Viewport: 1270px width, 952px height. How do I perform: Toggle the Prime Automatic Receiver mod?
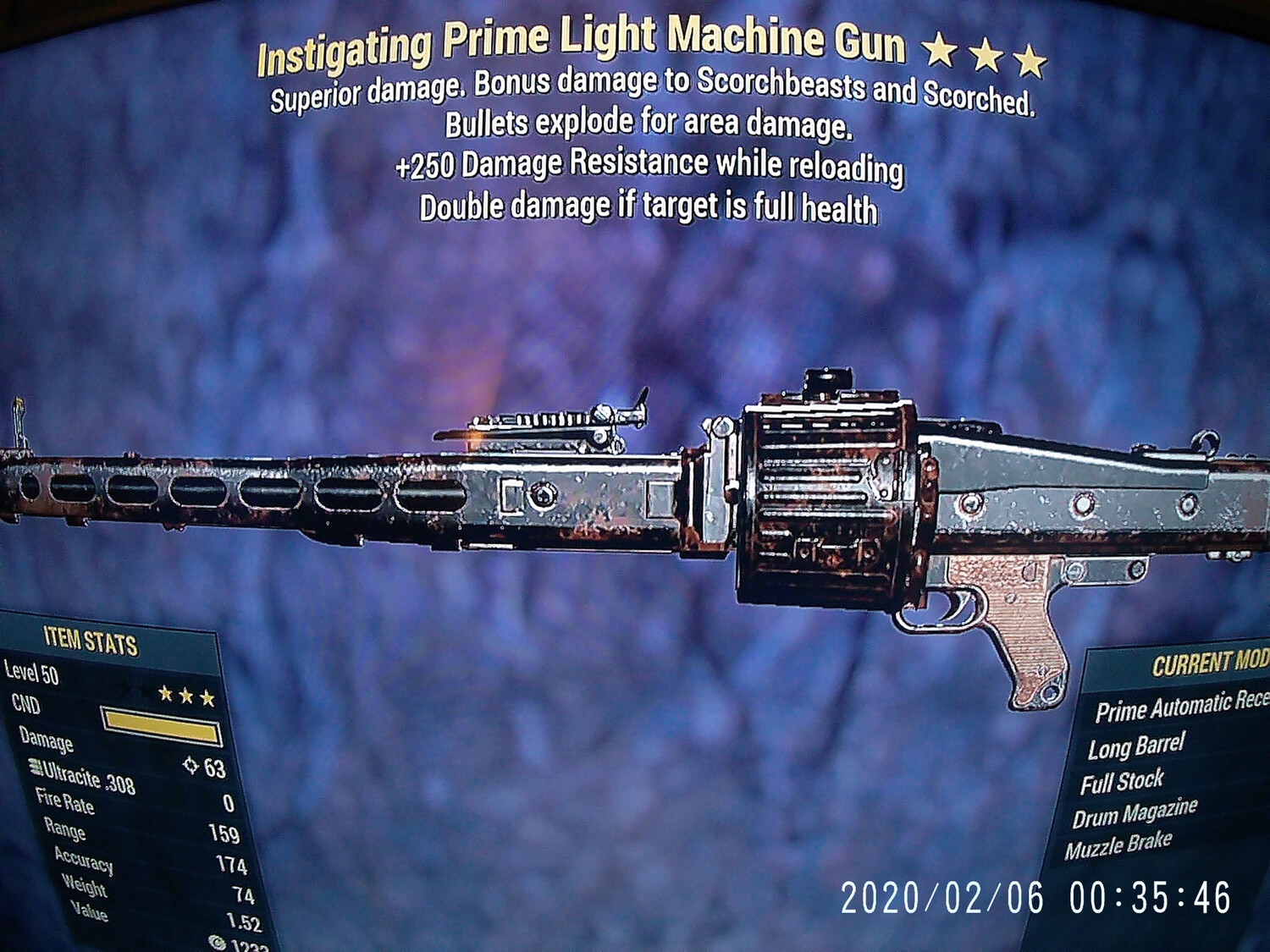[x=1177, y=709]
